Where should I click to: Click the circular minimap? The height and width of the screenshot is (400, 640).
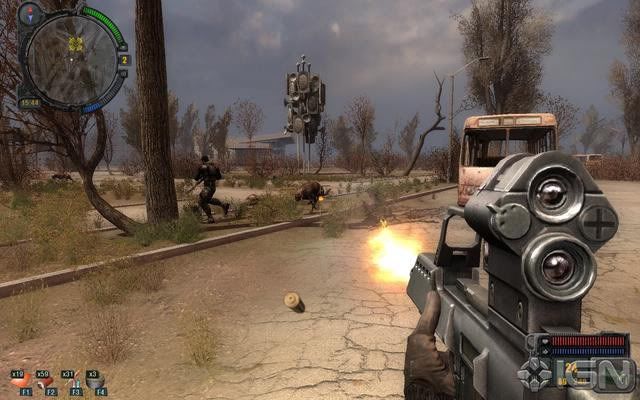(70, 57)
